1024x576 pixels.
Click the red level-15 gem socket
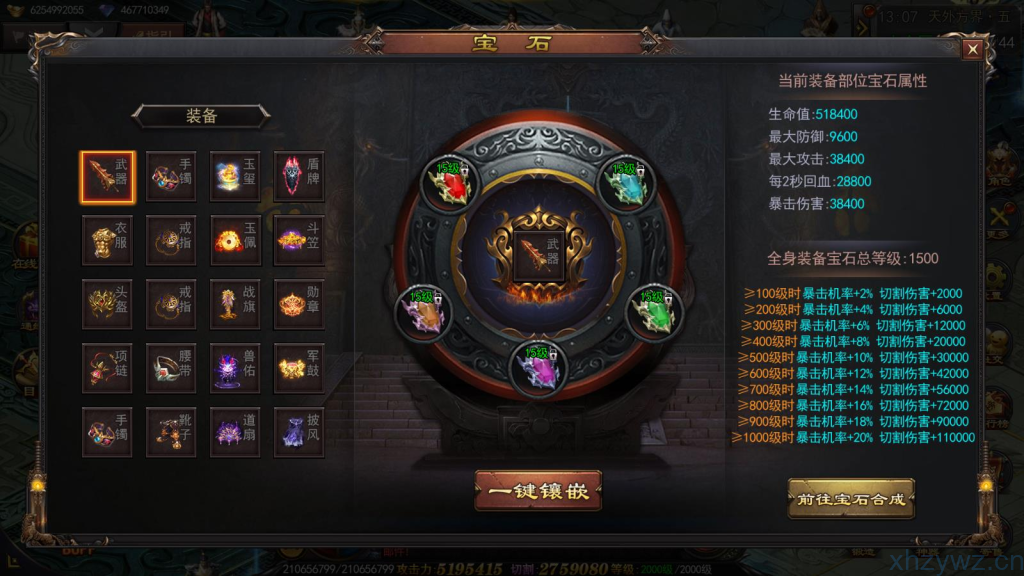click(449, 184)
